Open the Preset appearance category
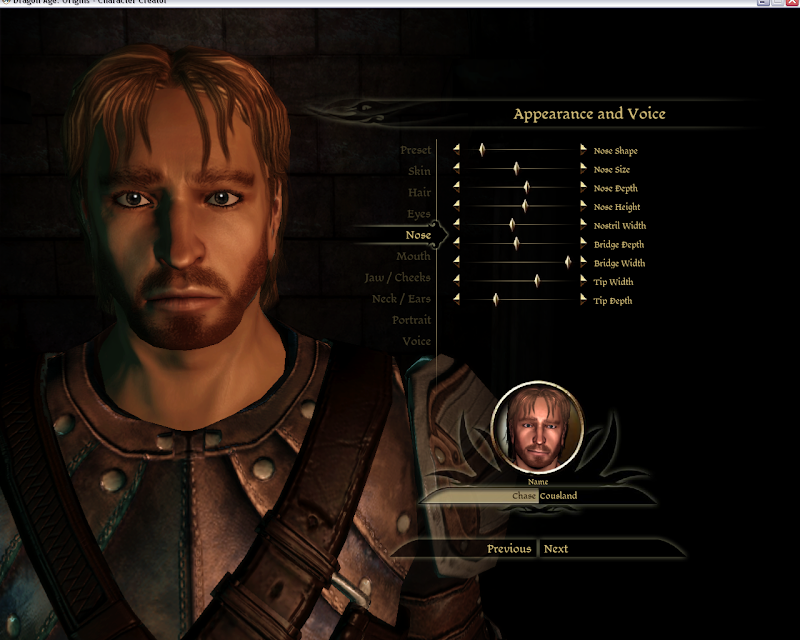 coord(415,150)
